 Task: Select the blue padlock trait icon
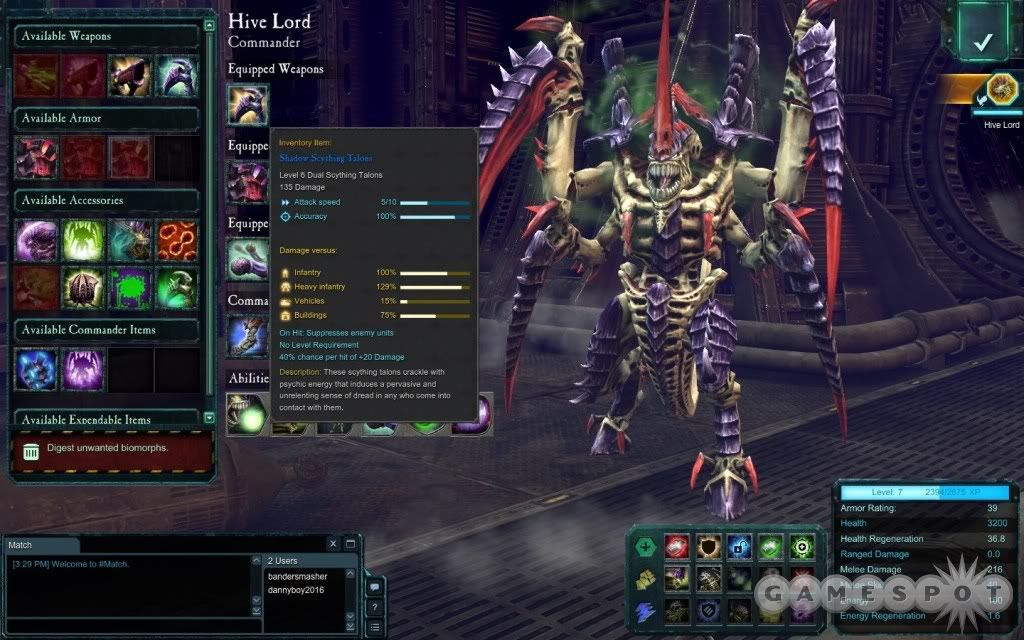click(740, 545)
